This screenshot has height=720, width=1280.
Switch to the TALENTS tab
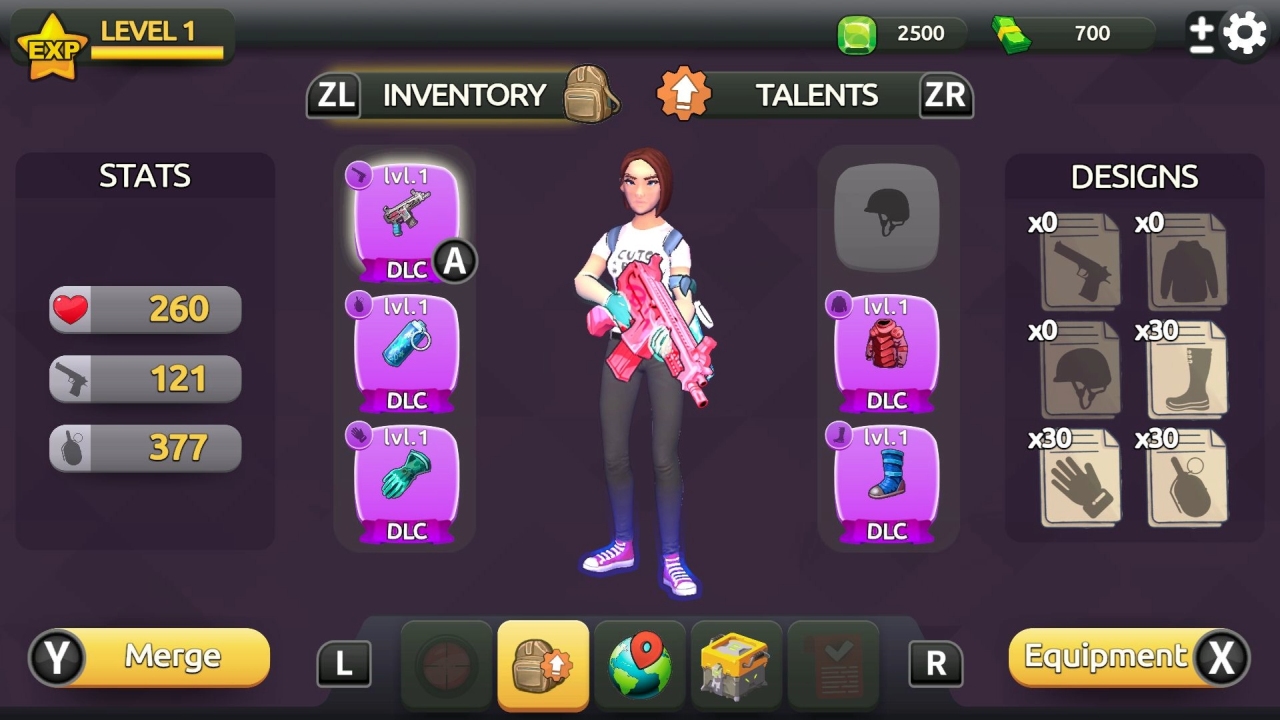point(817,94)
